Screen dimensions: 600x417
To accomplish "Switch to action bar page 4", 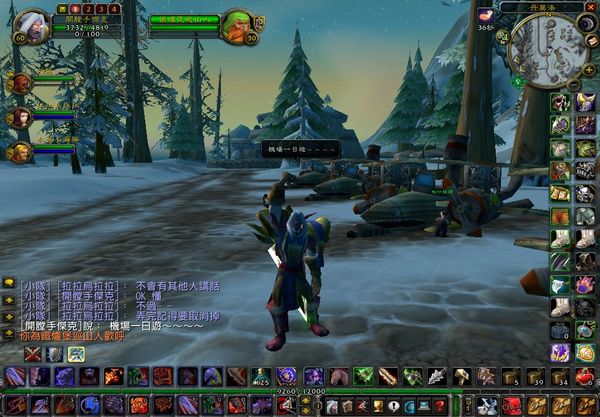I will coord(114,9).
